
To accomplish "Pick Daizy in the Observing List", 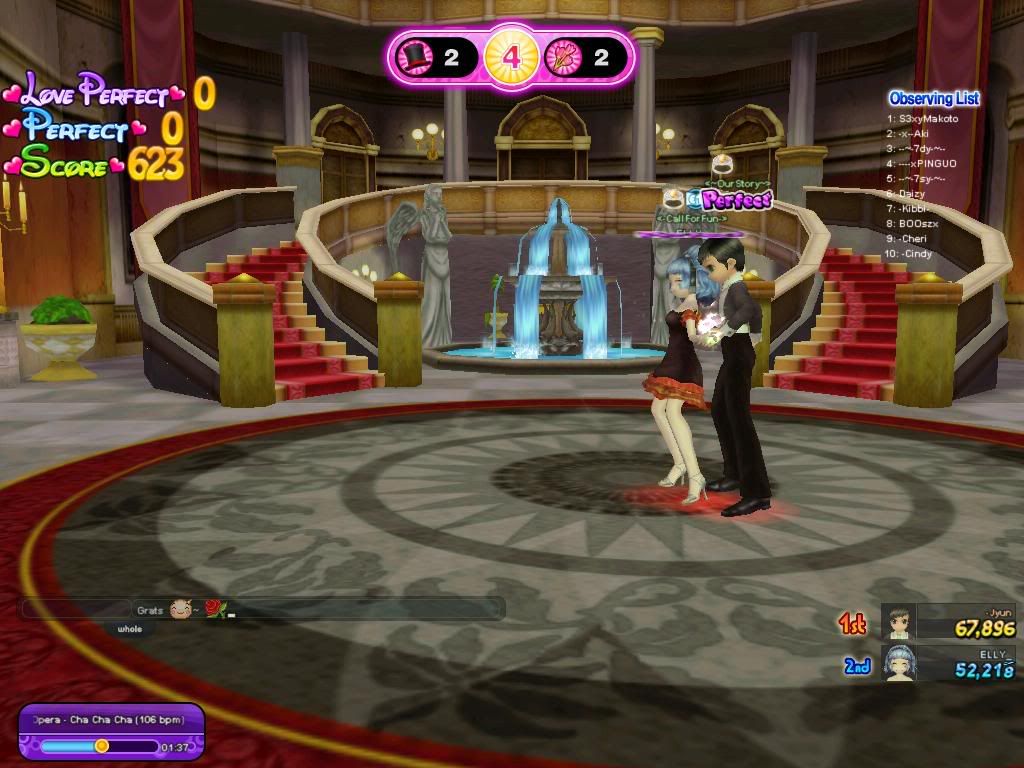I will (912, 193).
